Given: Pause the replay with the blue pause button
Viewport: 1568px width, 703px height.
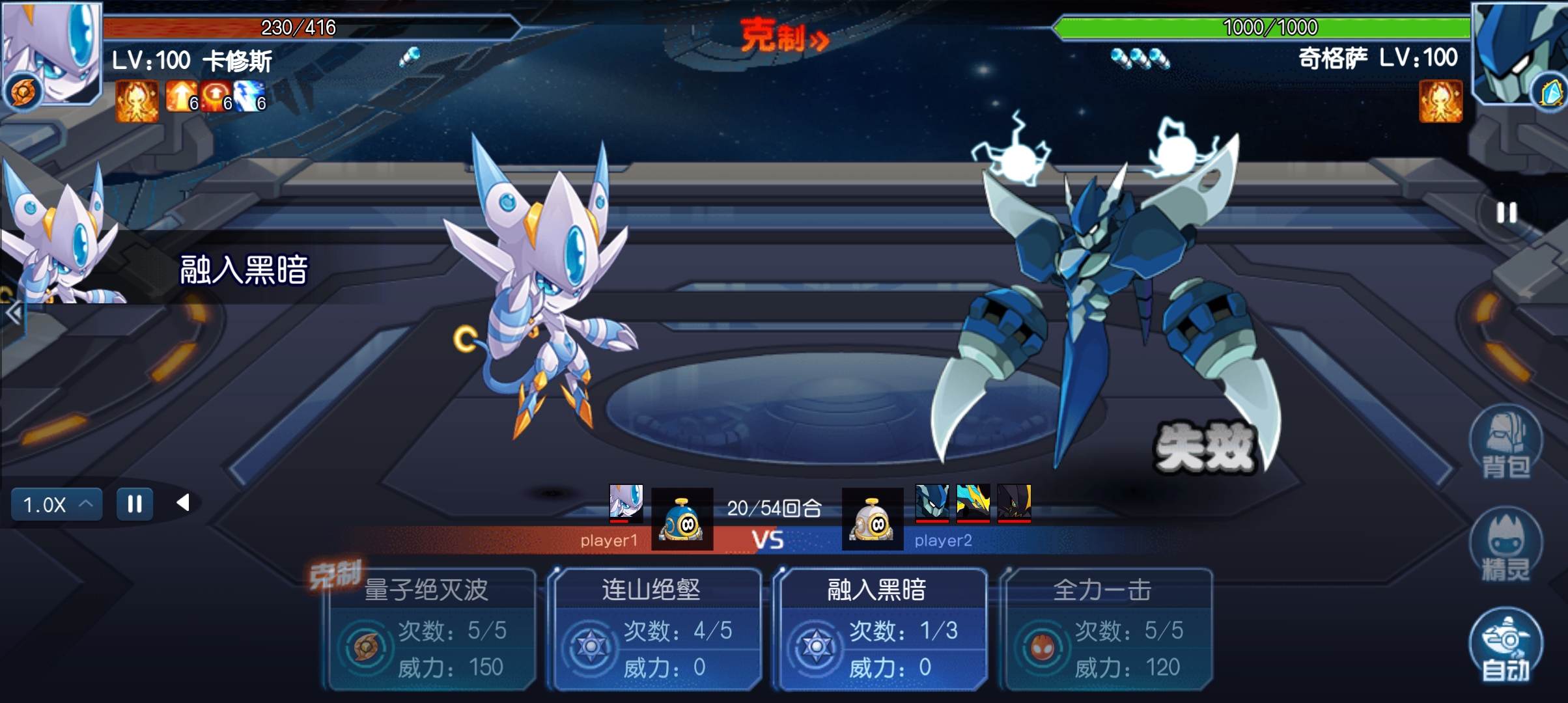Looking at the screenshot, I should [135, 504].
